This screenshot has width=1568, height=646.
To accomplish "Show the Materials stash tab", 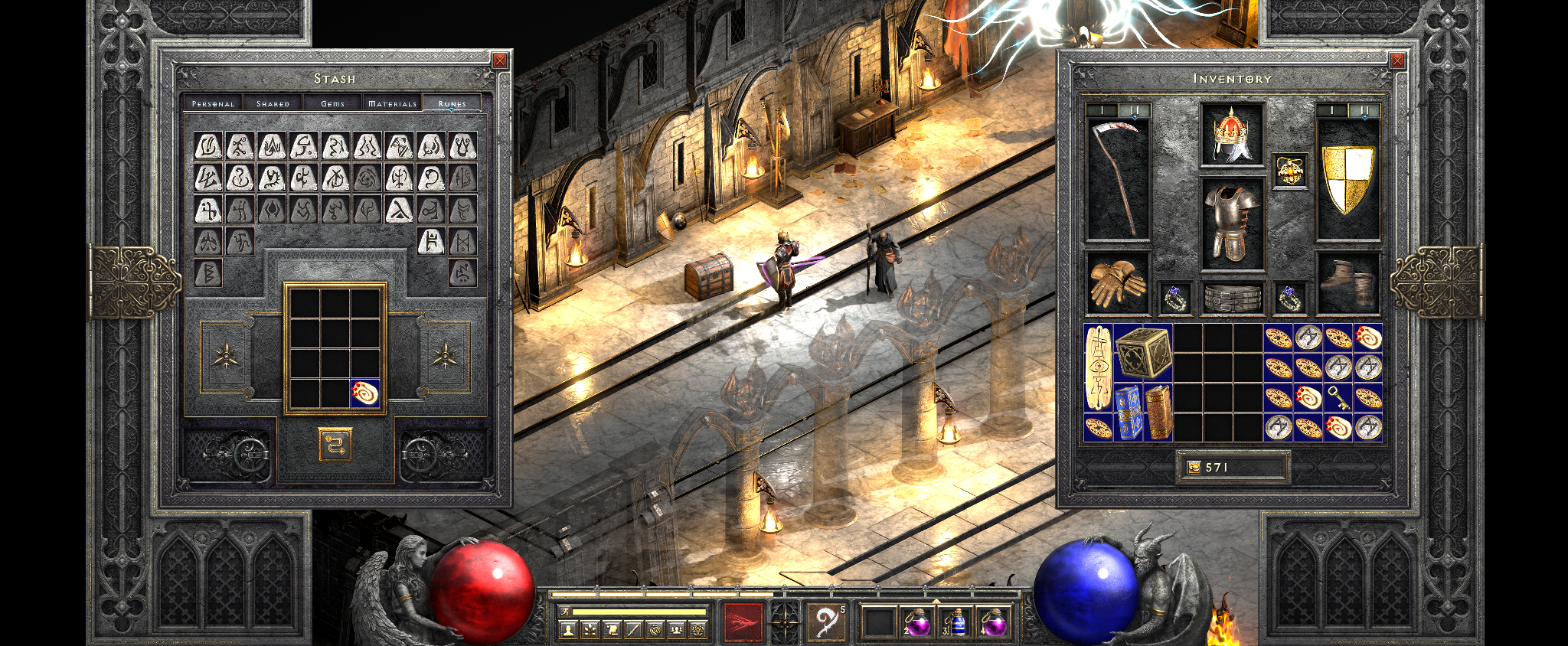I will click(392, 103).
